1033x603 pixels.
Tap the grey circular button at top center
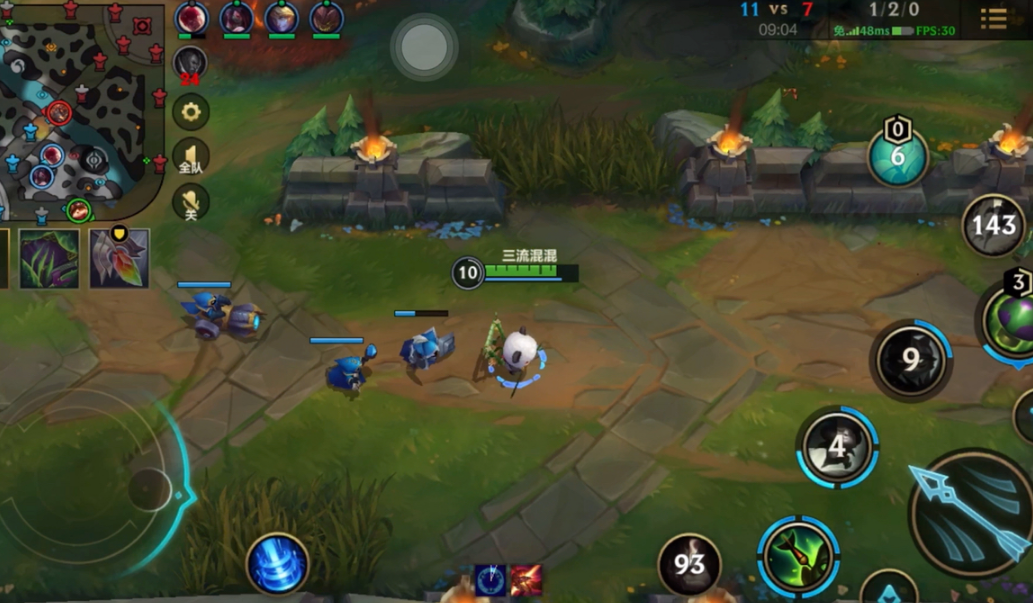[424, 46]
